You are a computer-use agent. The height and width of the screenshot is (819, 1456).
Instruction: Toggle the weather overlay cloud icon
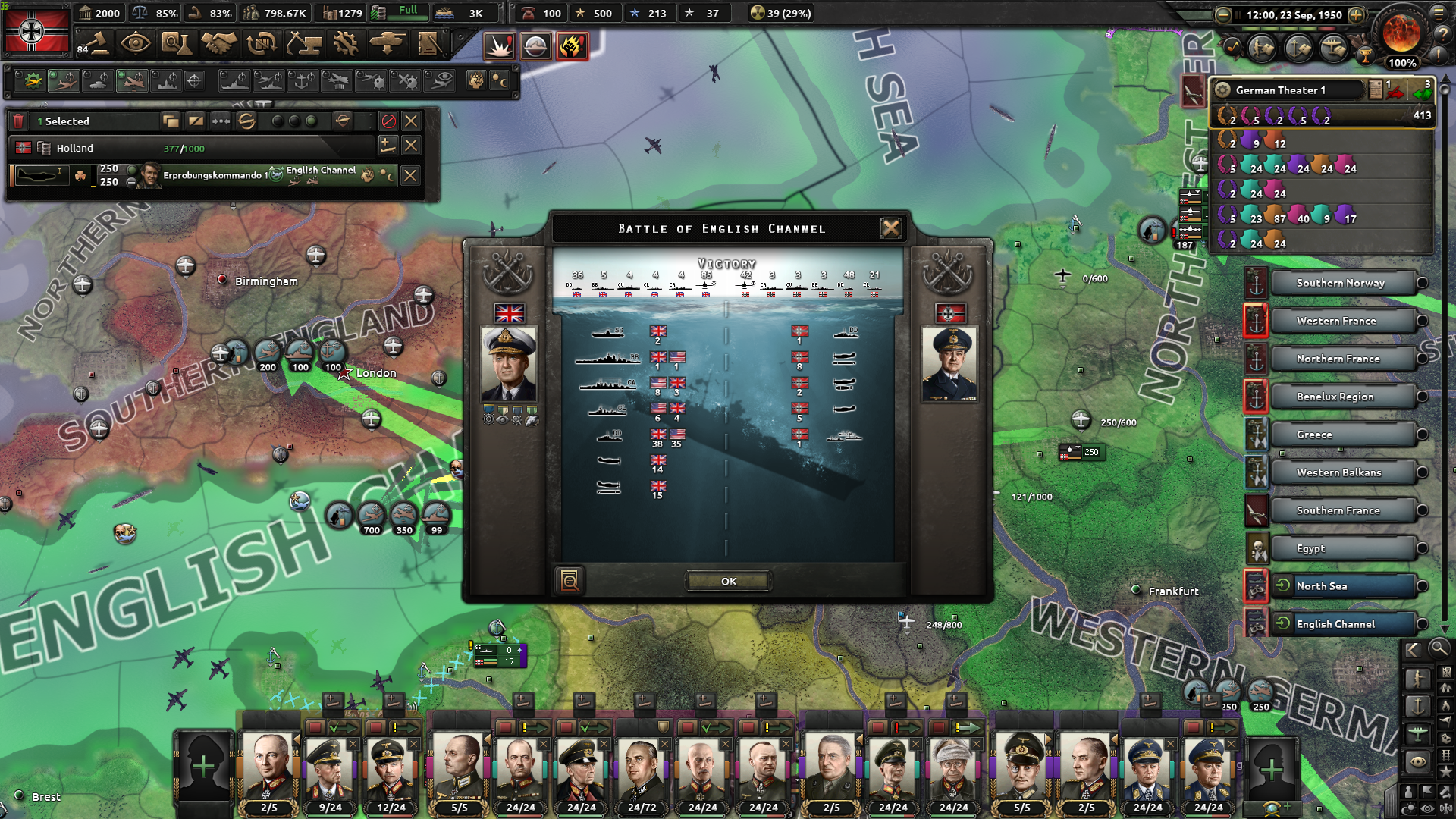538,46
